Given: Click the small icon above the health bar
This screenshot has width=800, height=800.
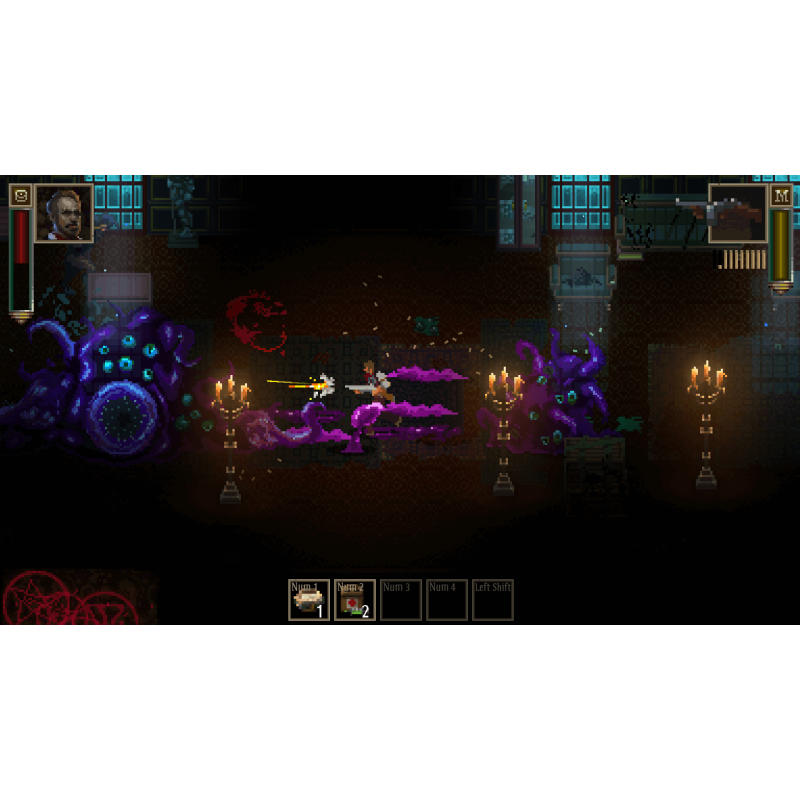Looking at the screenshot, I should coord(20,195).
